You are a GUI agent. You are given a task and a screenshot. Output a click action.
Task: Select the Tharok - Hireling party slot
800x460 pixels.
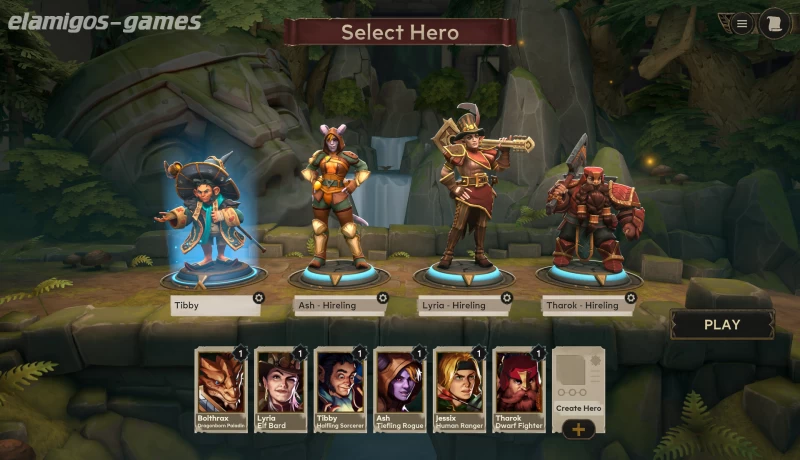click(581, 306)
